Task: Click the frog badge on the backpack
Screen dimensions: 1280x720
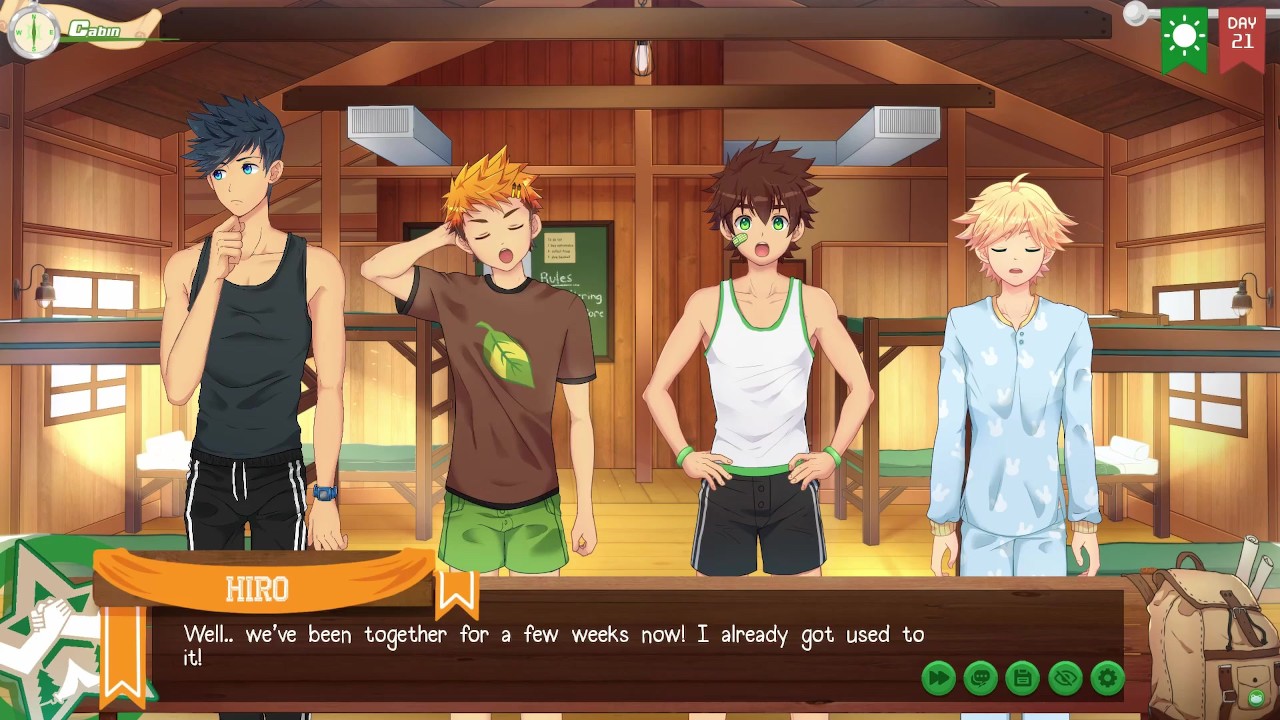Action: 1258,696
